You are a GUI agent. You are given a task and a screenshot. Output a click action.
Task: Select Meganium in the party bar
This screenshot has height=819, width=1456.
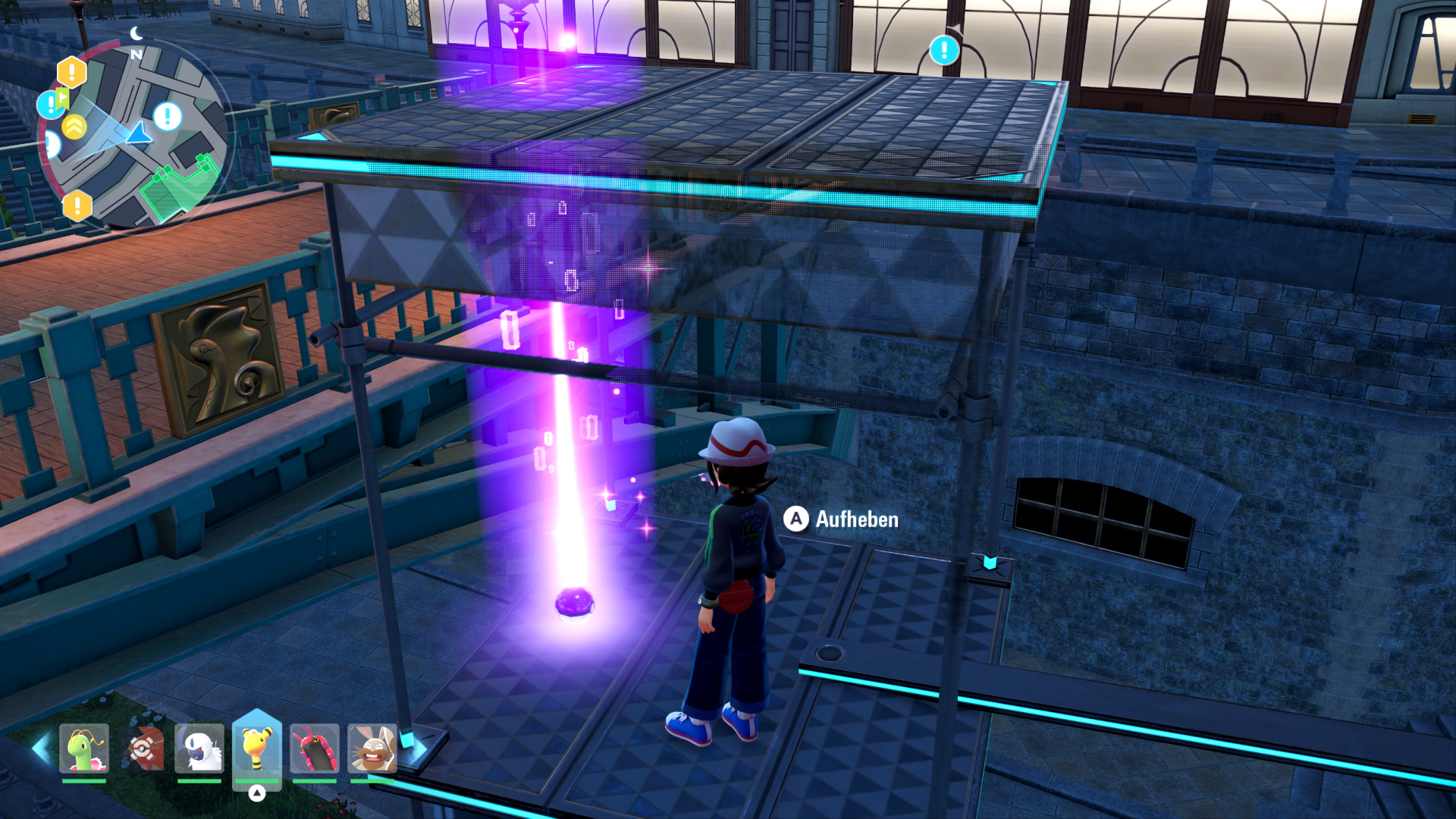tap(84, 748)
